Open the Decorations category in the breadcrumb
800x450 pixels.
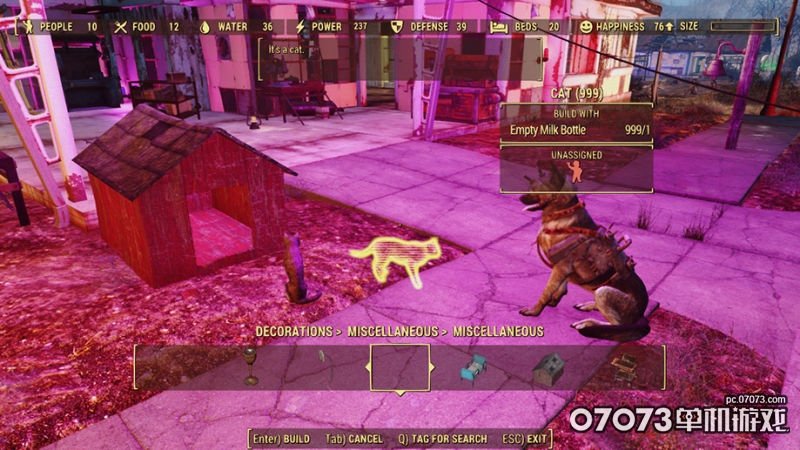[295, 330]
